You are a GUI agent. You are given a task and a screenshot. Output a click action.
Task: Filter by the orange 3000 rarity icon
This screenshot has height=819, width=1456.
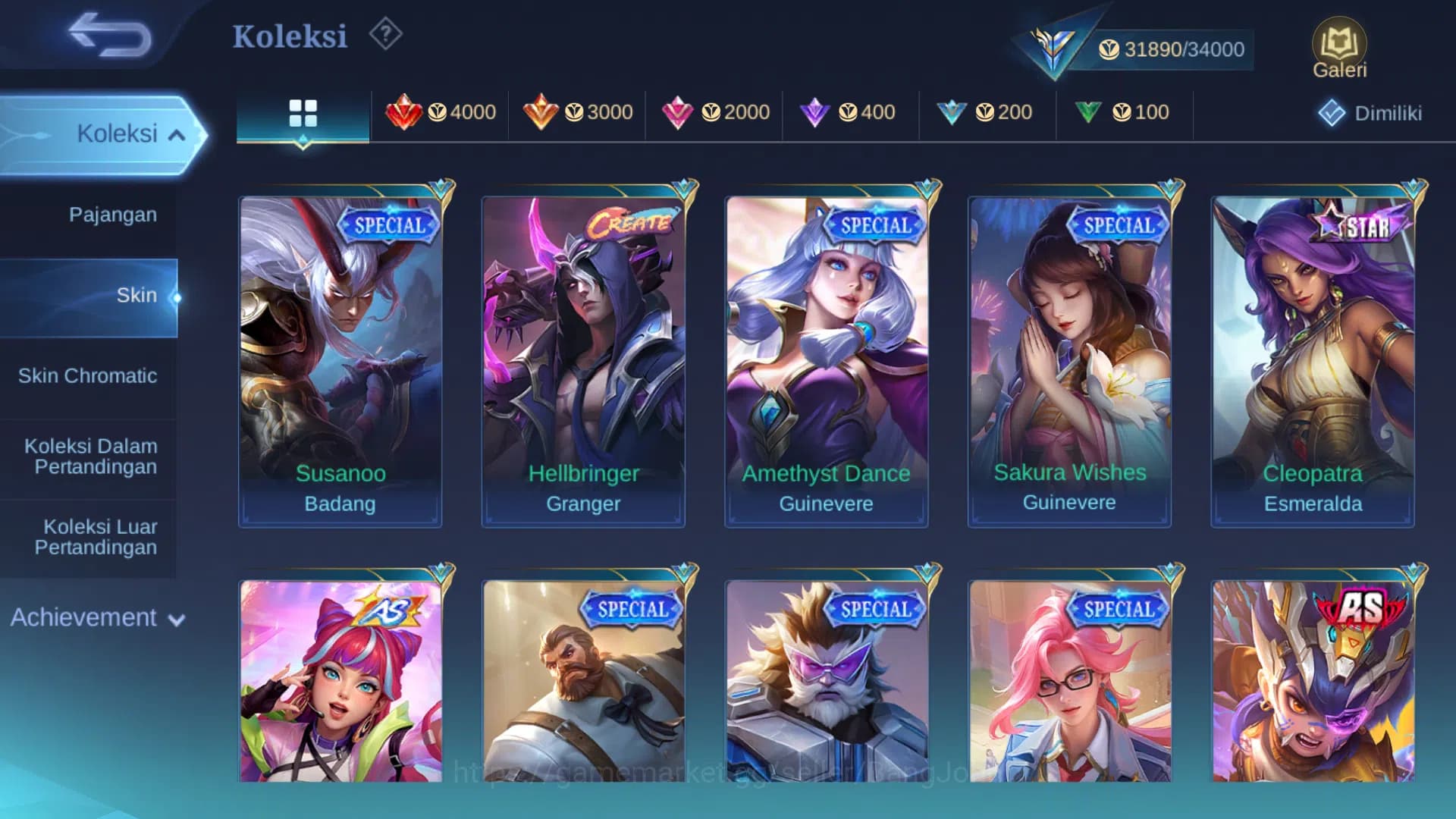(x=576, y=112)
